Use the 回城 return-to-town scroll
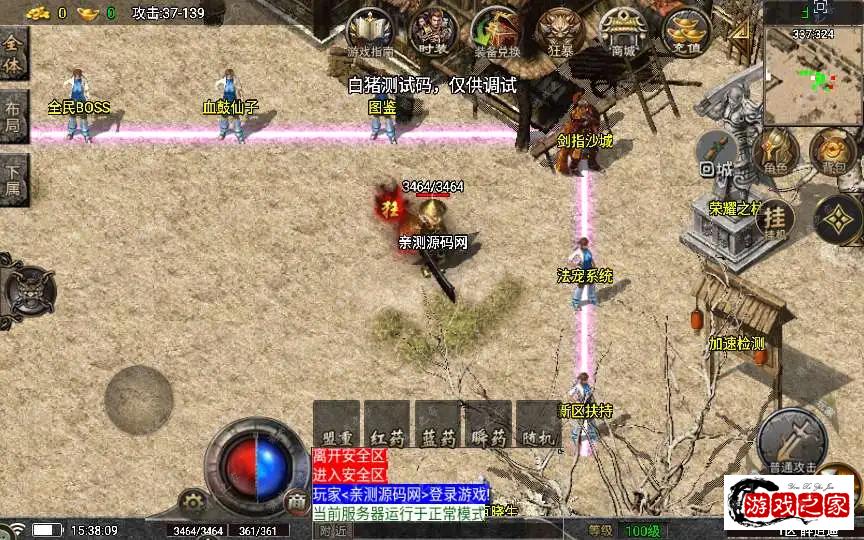864x540 pixels. tap(717, 154)
